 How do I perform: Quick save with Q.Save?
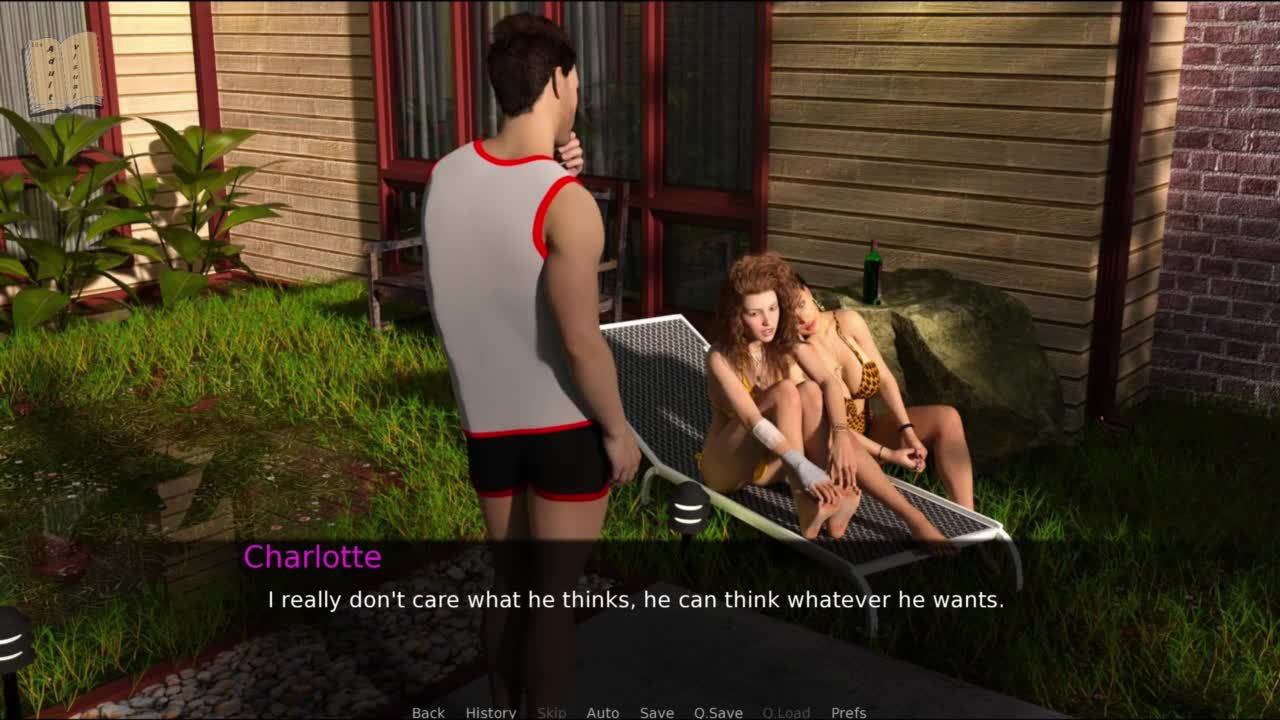coord(718,712)
